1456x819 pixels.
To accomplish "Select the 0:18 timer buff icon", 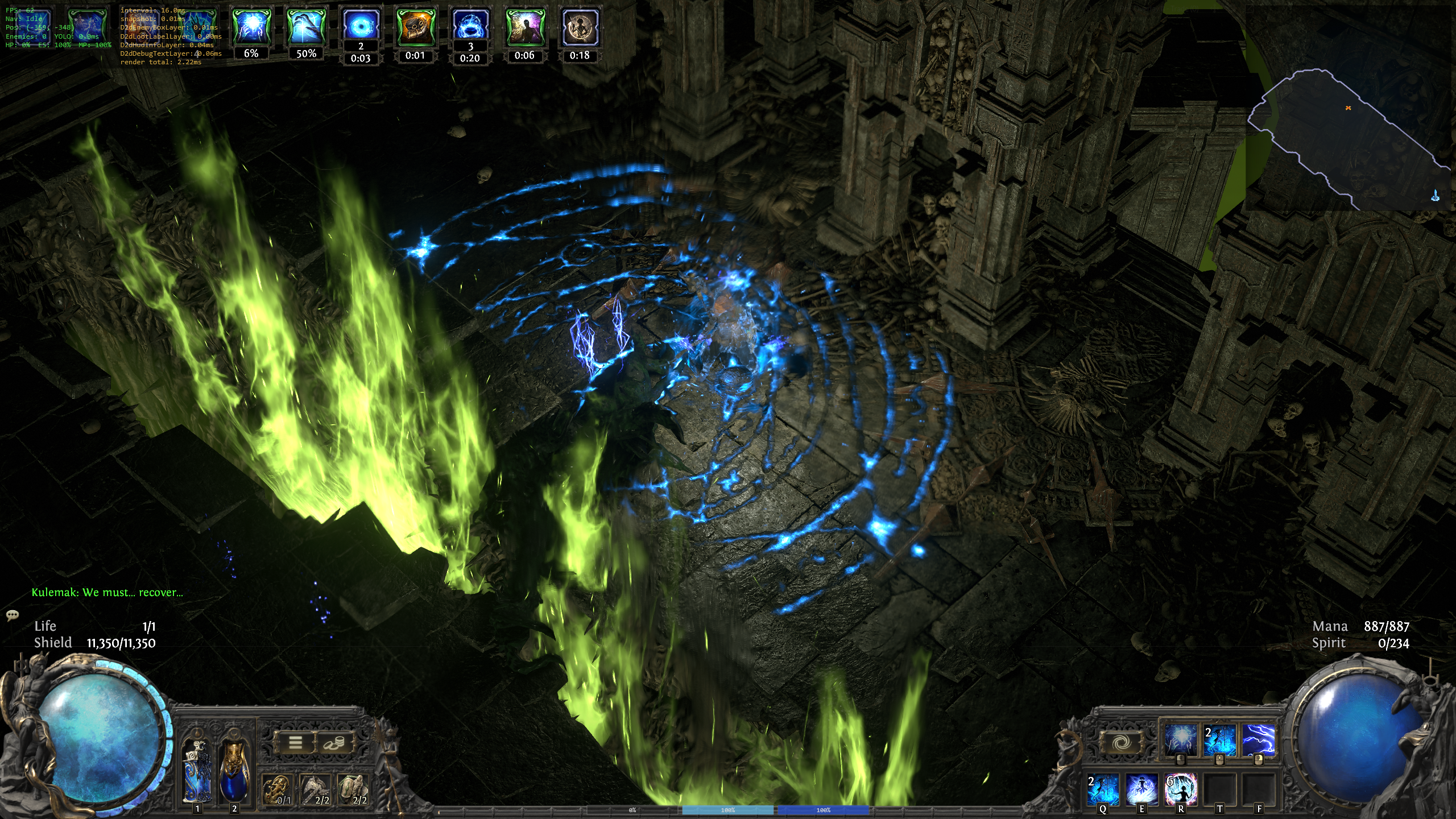I will coord(580,27).
